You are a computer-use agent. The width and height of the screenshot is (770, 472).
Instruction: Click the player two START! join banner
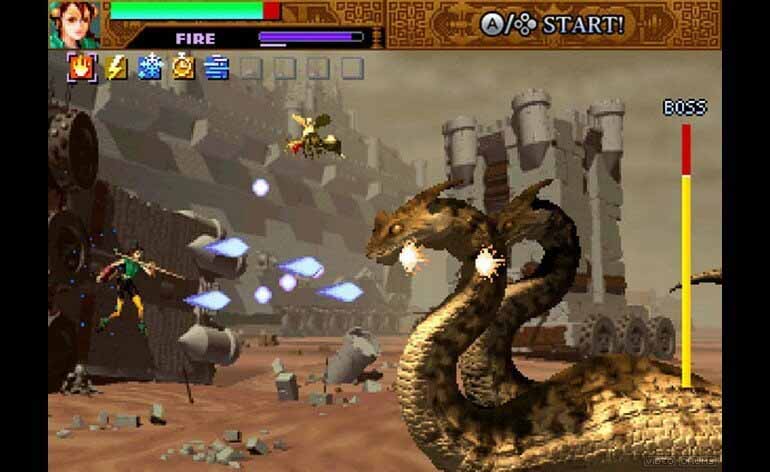click(x=551, y=24)
